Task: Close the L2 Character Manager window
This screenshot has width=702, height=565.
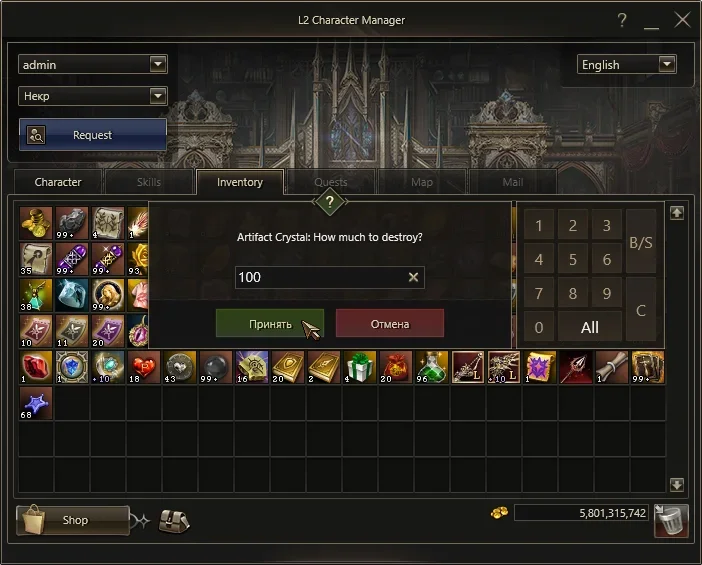Action: 683,20
